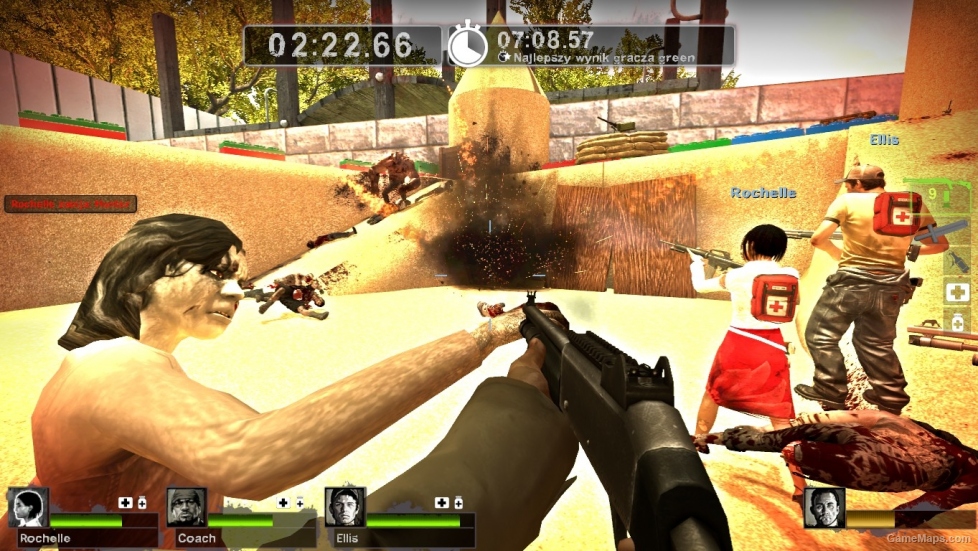Choose Ellis's portrait in the team panel
The height and width of the screenshot is (551, 978).
[x=345, y=507]
